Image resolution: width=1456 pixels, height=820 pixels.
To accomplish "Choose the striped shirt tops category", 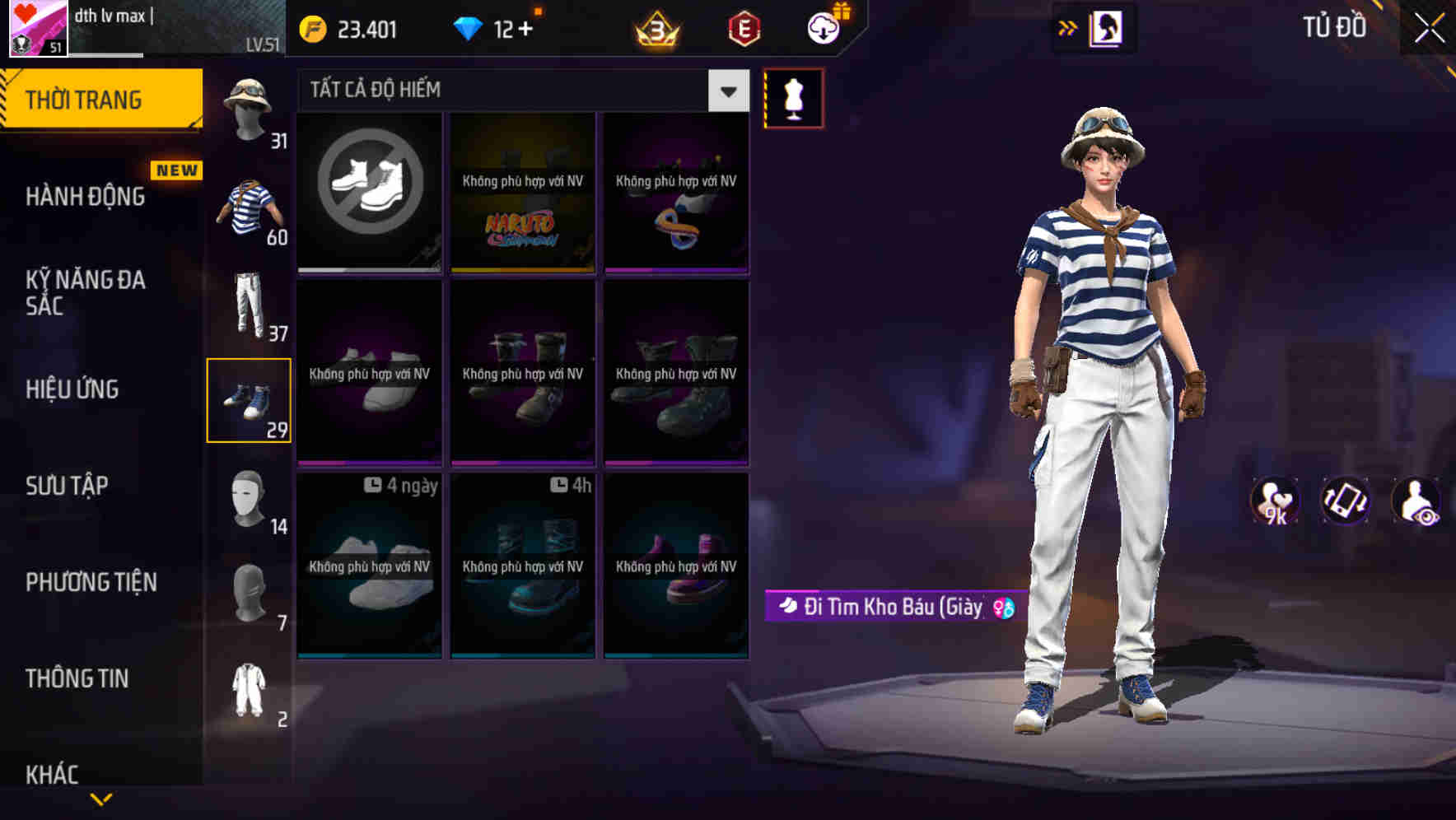I will (249, 208).
